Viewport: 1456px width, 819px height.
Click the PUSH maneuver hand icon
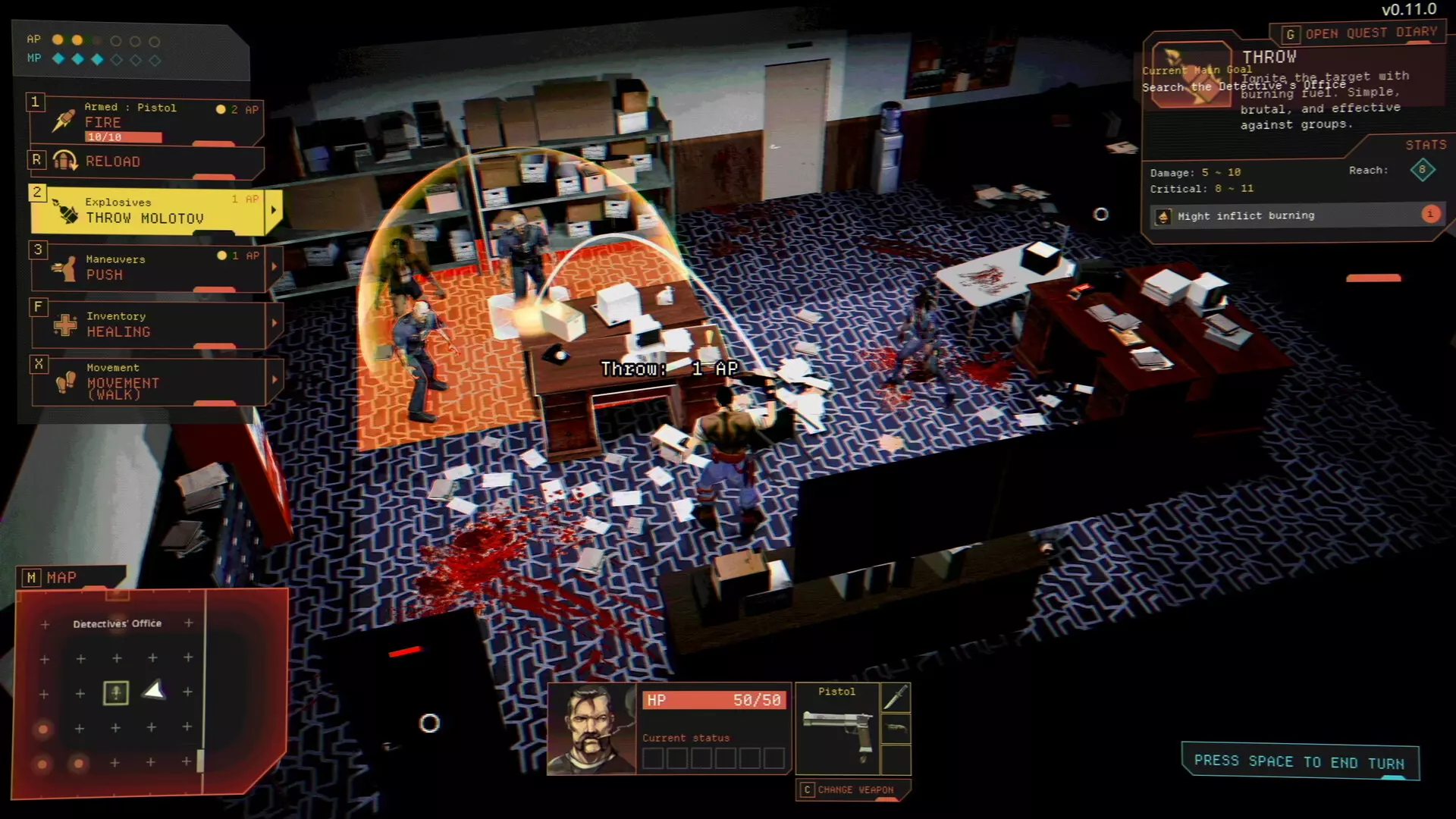pyautogui.click(x=64, y=265)
